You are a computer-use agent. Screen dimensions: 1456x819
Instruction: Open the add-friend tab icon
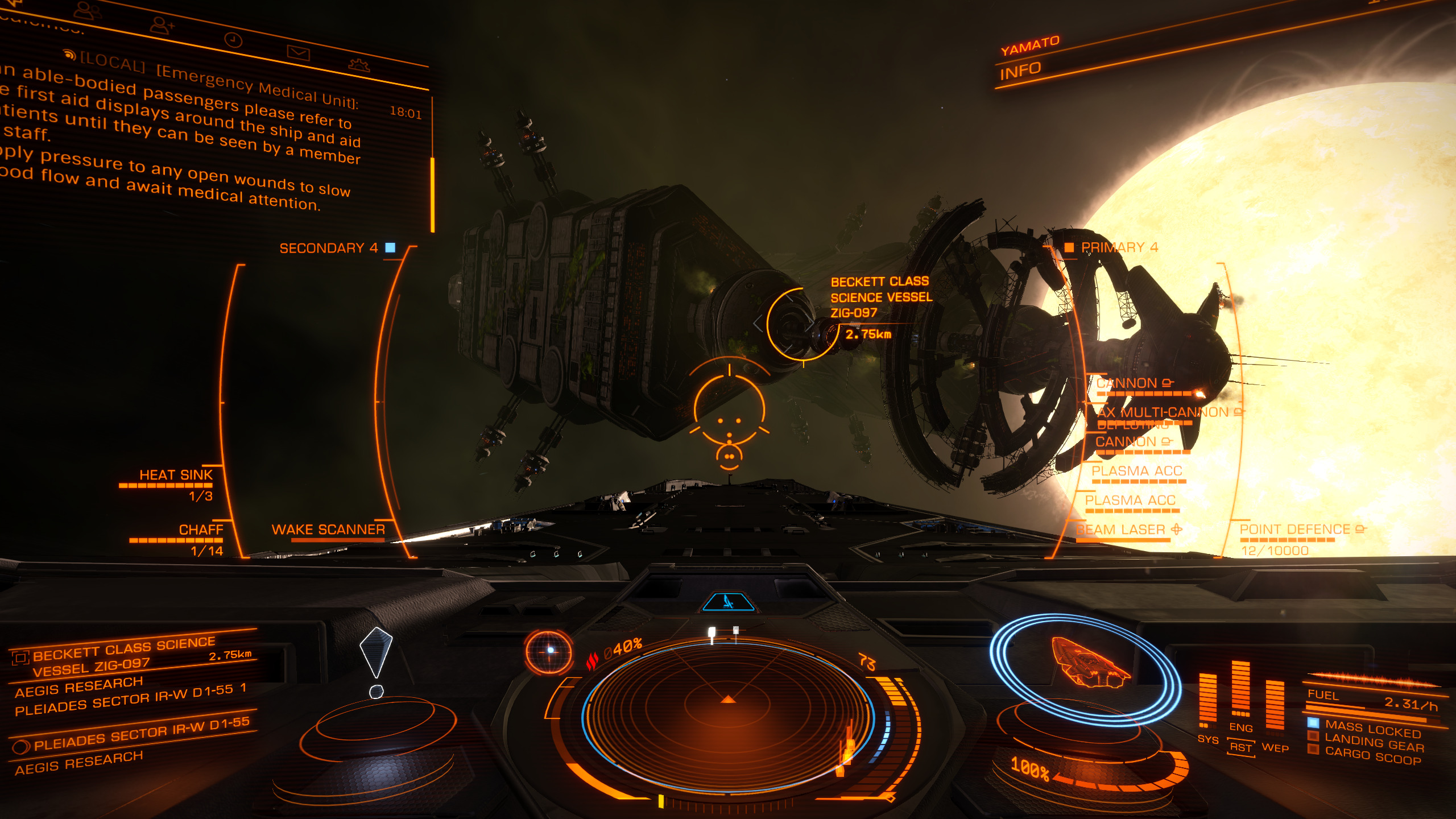point(162,26)
